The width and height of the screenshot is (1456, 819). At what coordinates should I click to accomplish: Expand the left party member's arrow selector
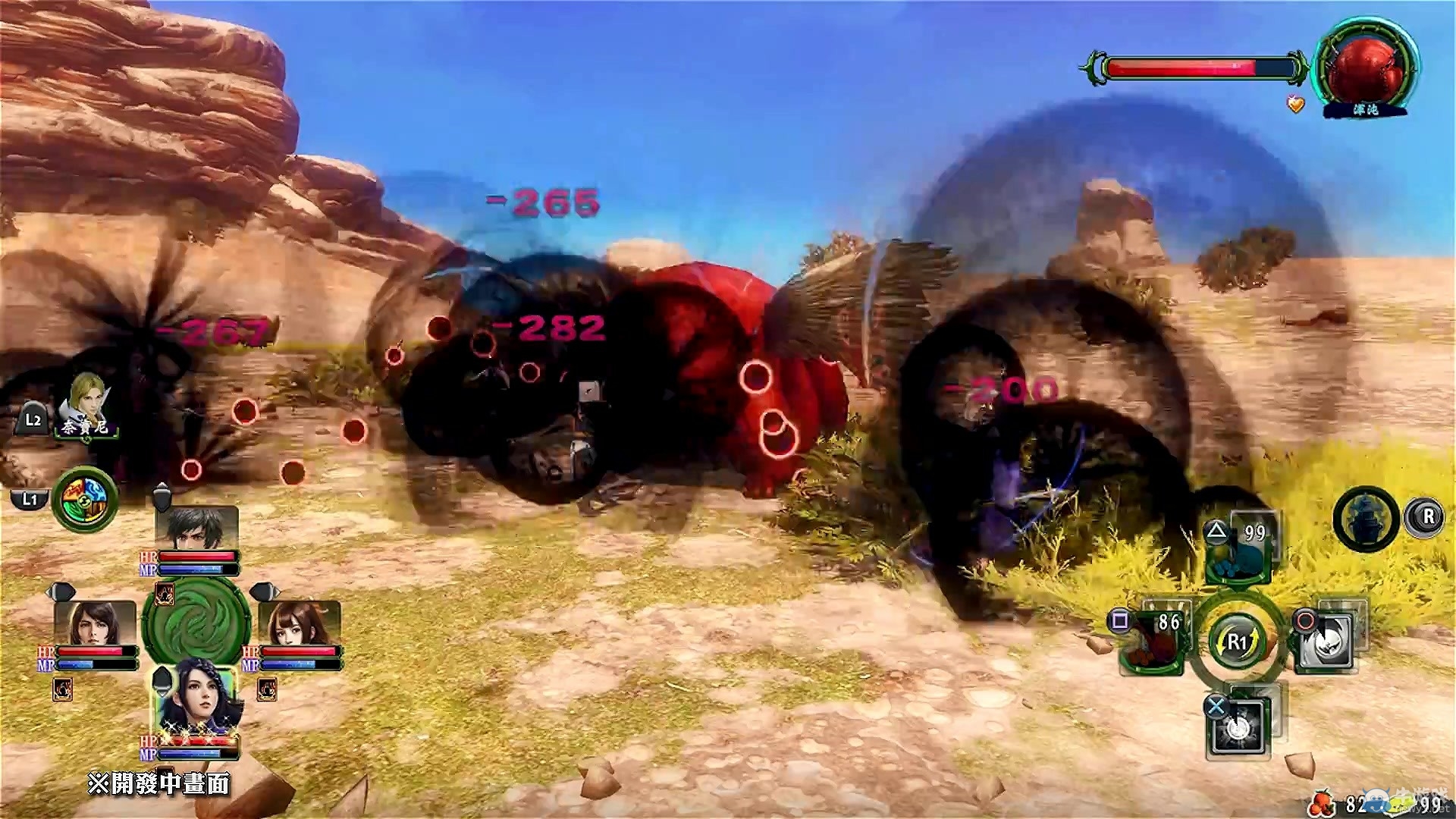(61, 591)
